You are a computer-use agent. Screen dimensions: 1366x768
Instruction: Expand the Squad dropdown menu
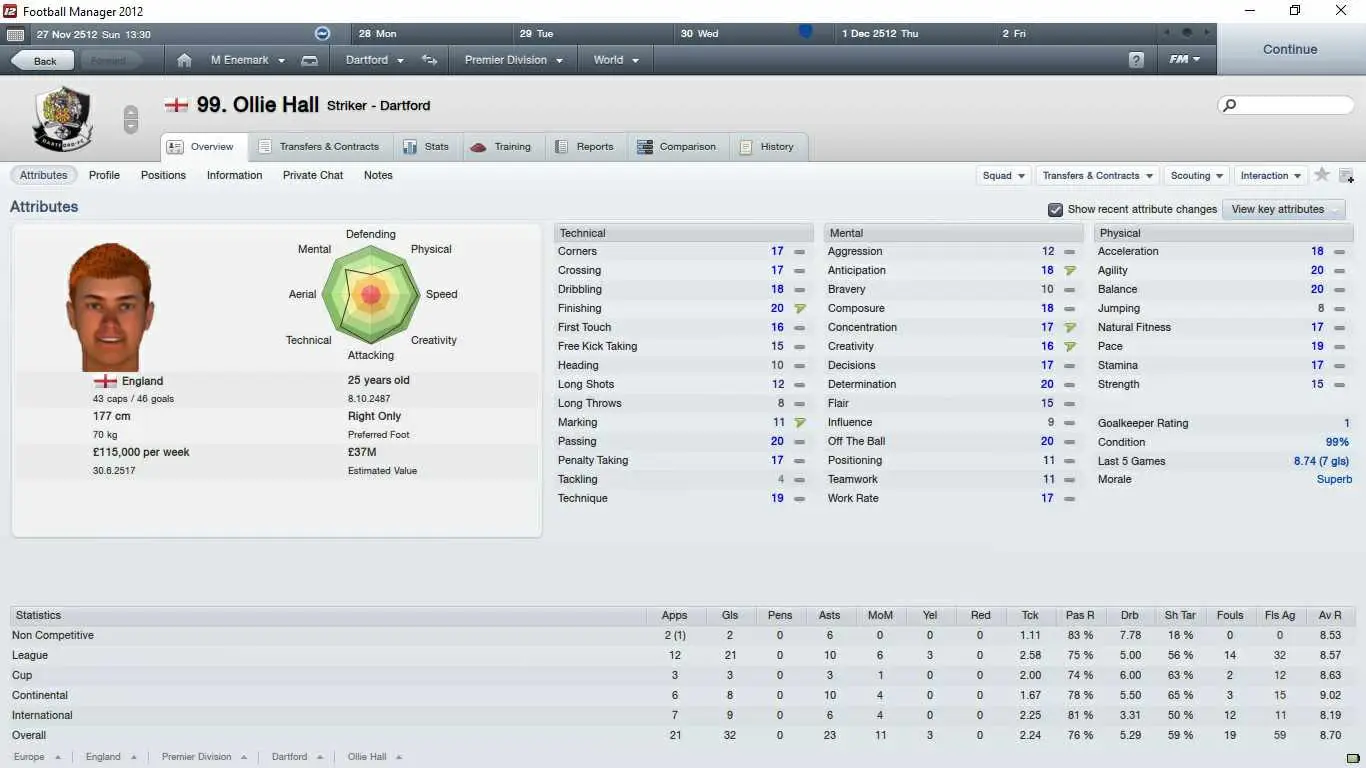(1003, 175)
